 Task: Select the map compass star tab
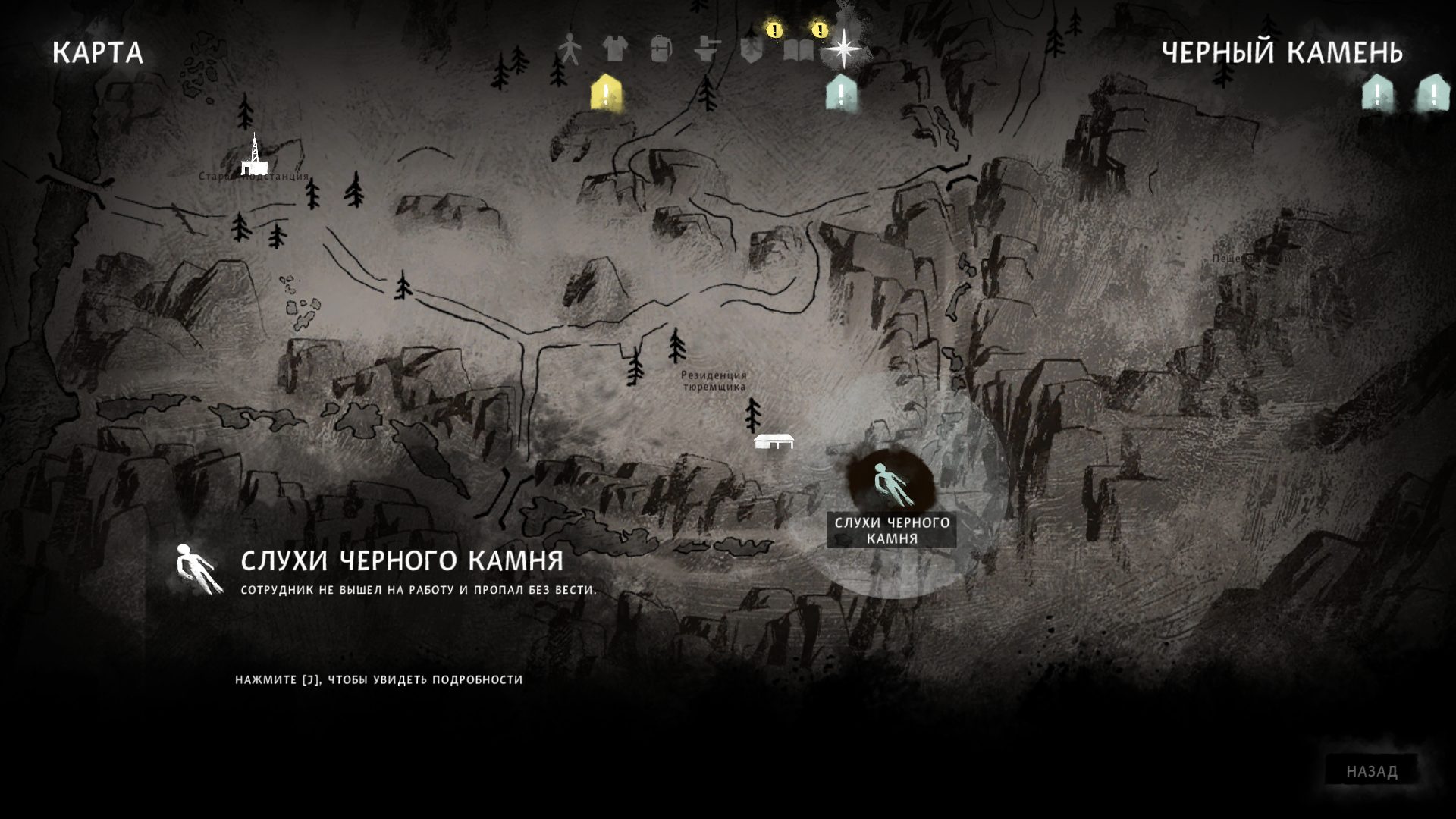pos(843,49)
